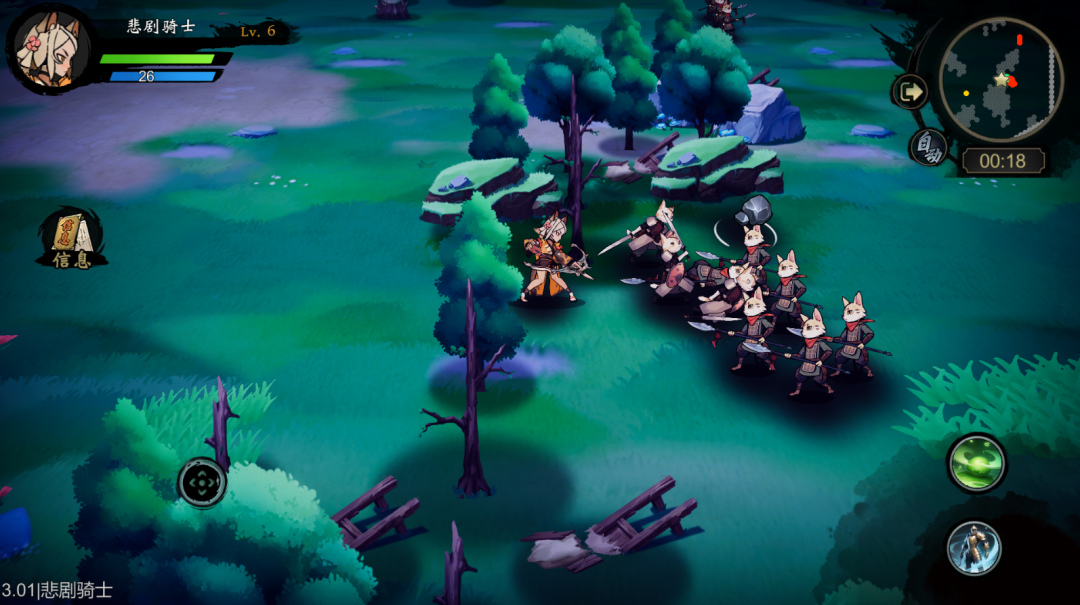Viewport: 1080px width, 605px height.
Task: Tap the exit arrow button
Action: click(x=910, y=93)
